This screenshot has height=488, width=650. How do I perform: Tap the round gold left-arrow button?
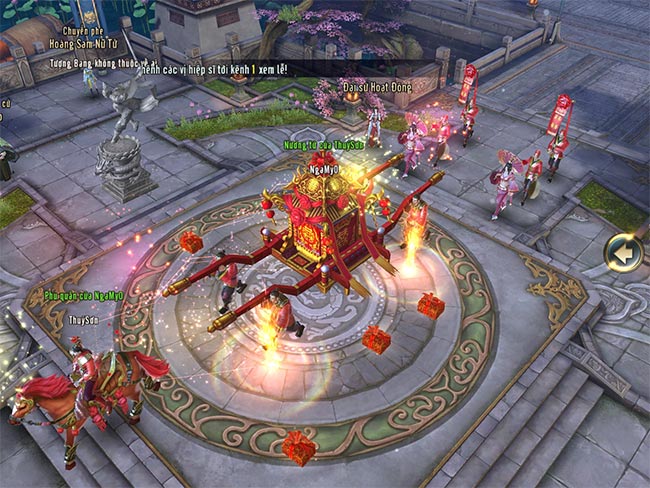625,253
